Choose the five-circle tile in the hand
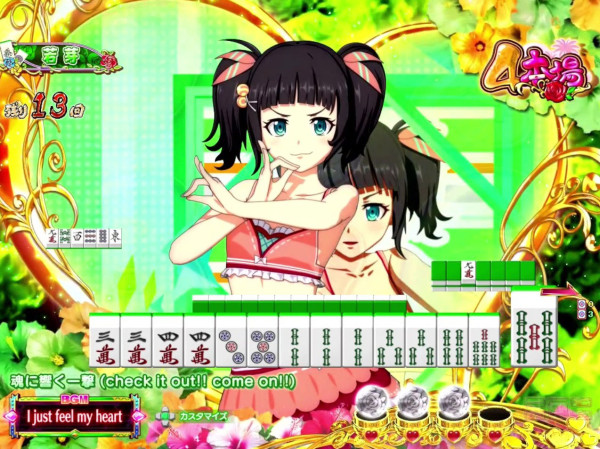Viewport: 600px width, 449px height. click(x=265, y=341)
